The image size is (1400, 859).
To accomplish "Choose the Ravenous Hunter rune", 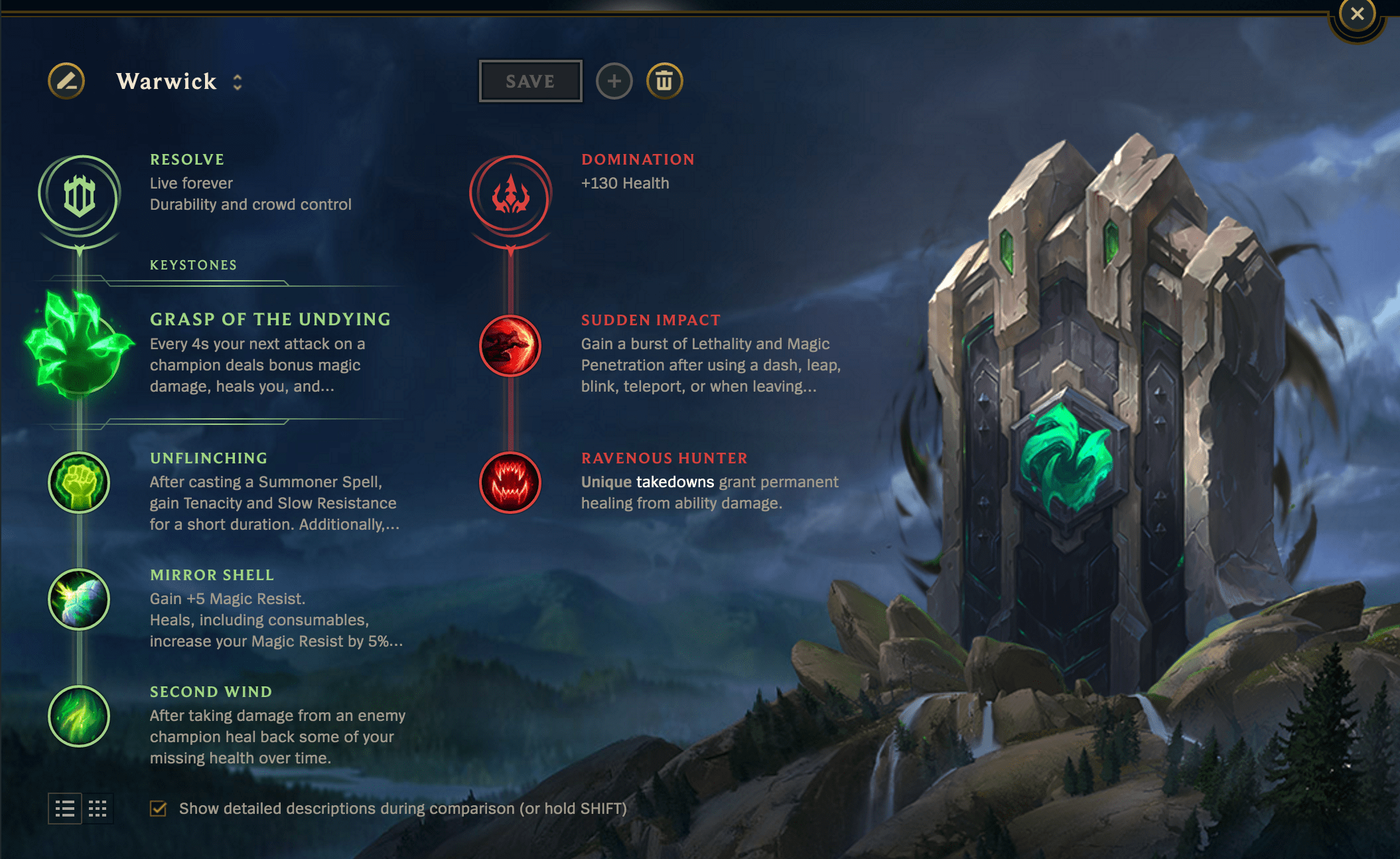I will (x=510, y=483).
